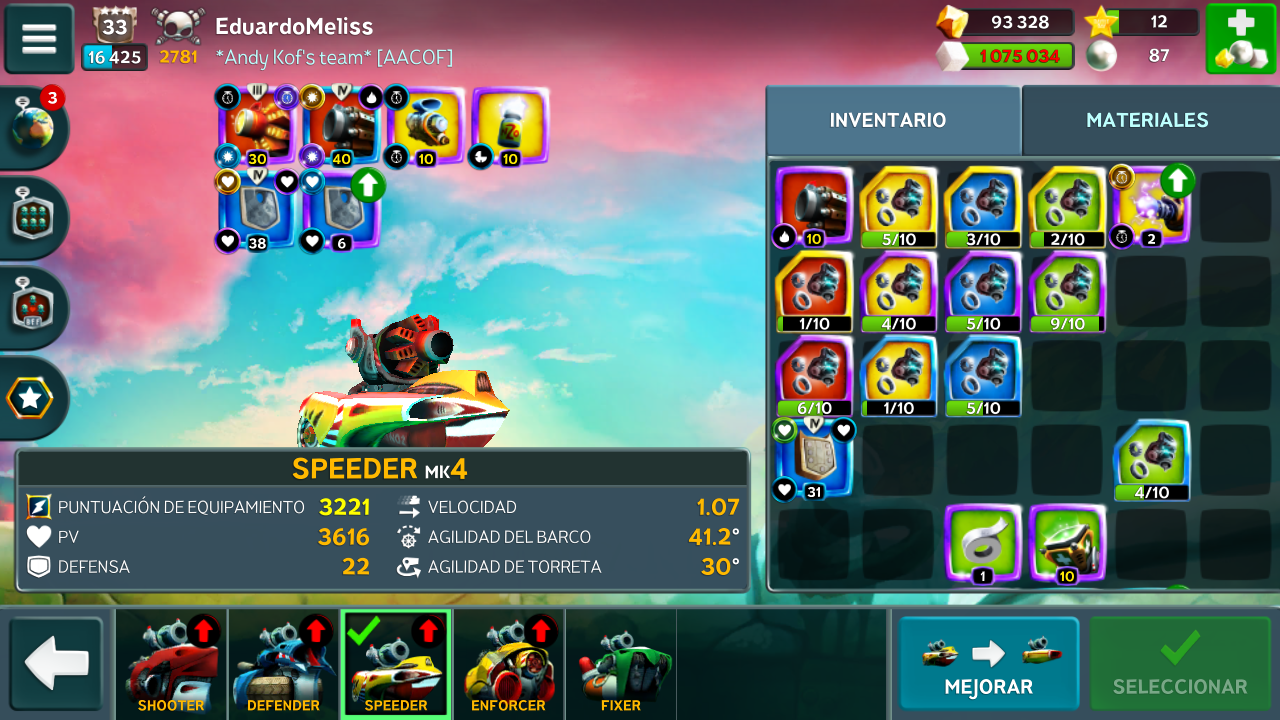Open the hexagon star badge menu
1280x720 pixels.
pos(30,398)
